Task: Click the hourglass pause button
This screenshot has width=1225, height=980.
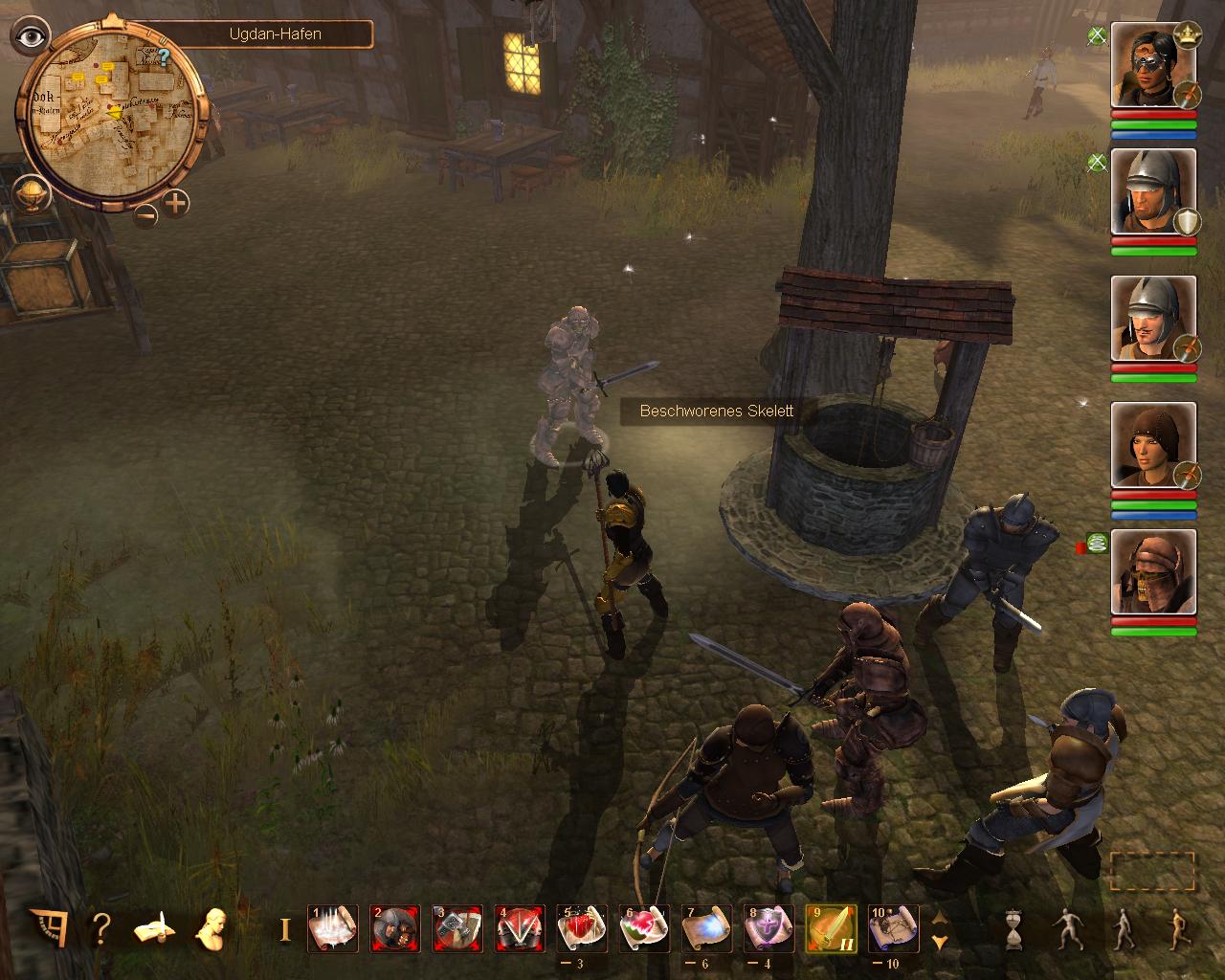Action: pyautogui.click(x=1013, y=929)
